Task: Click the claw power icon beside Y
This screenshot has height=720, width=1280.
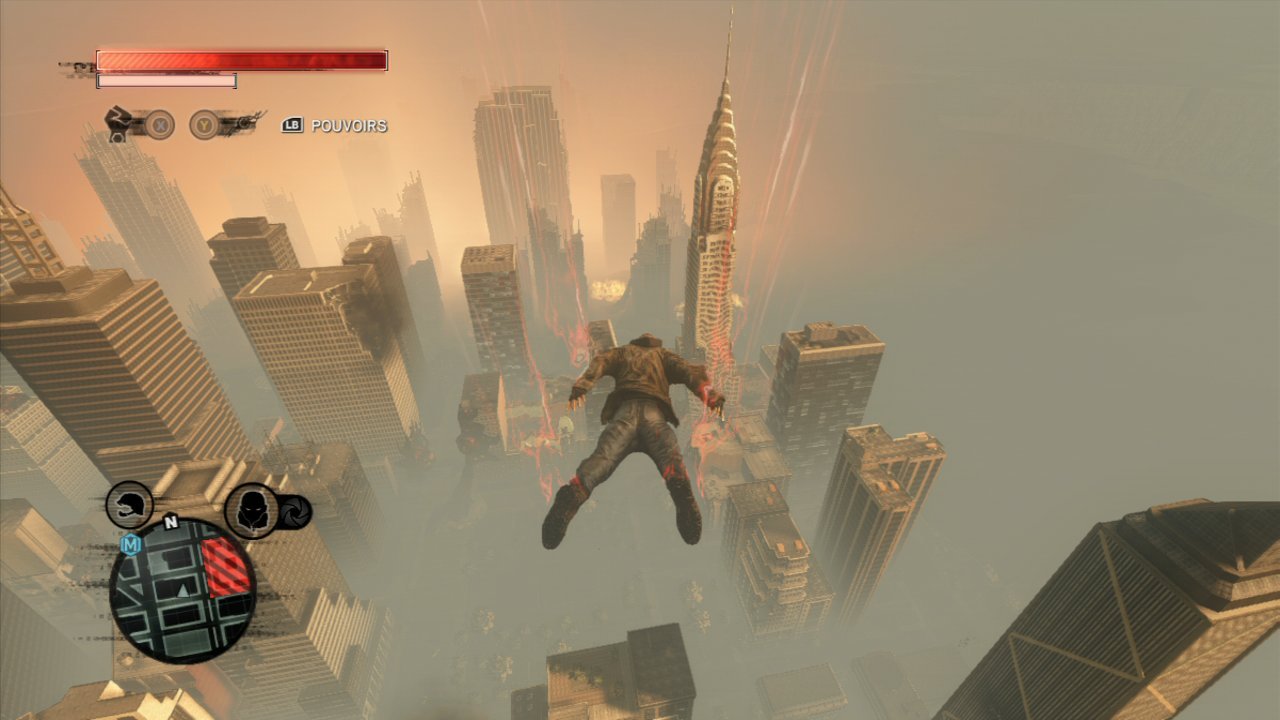Action: 245,123
